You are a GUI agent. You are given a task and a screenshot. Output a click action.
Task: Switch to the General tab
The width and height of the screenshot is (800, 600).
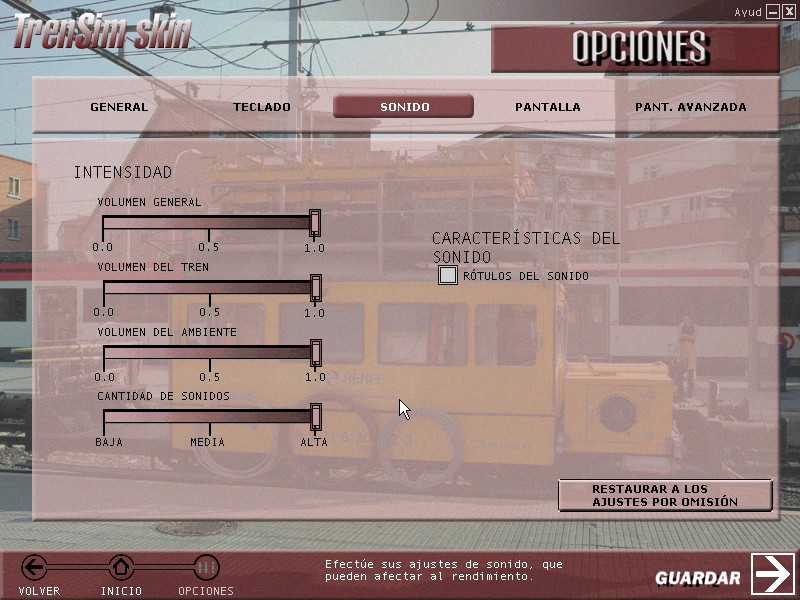[119, 107]
